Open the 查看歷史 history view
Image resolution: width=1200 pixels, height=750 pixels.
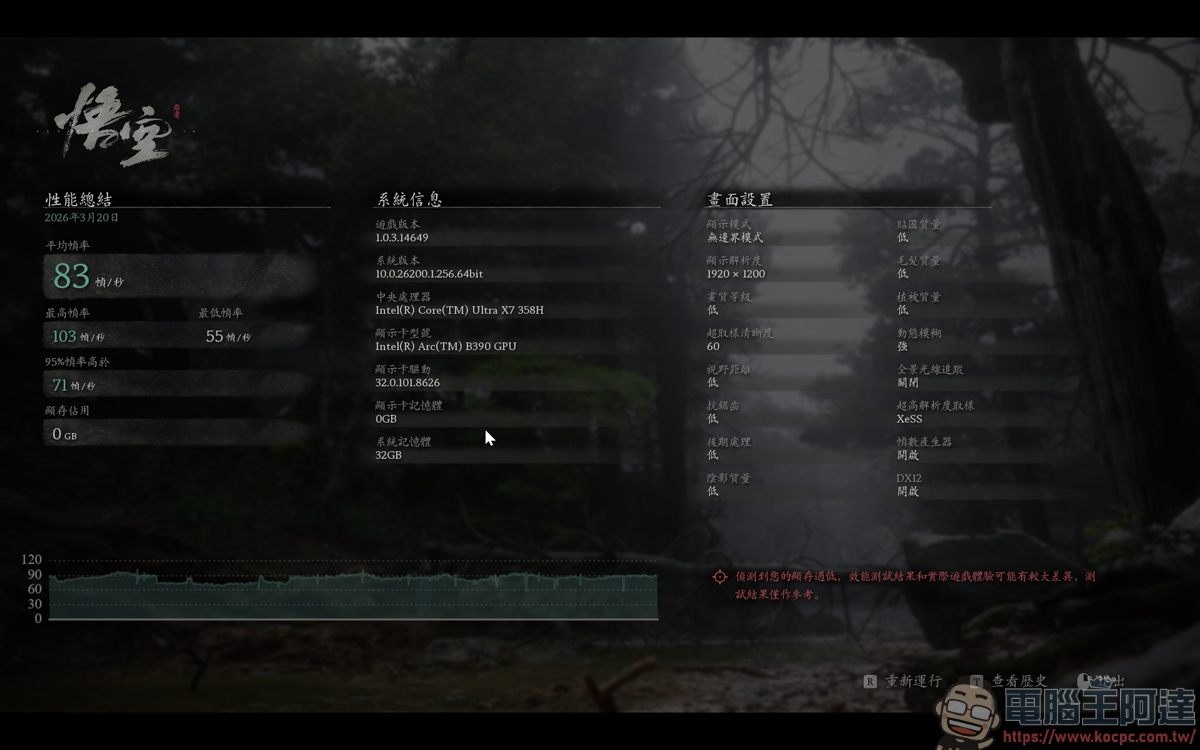coord(1018,681)
